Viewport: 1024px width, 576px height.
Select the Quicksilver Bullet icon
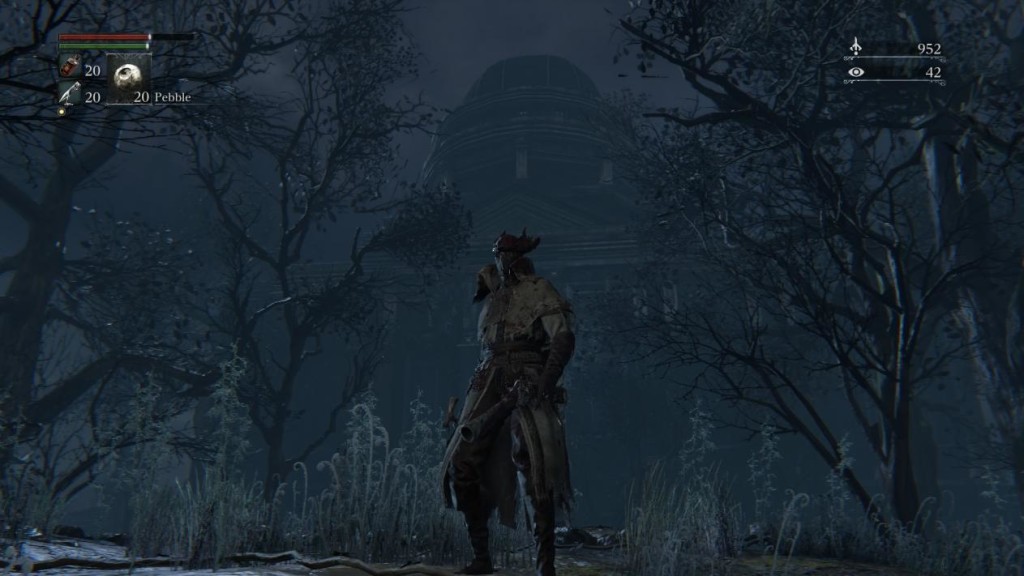point(69,95)
